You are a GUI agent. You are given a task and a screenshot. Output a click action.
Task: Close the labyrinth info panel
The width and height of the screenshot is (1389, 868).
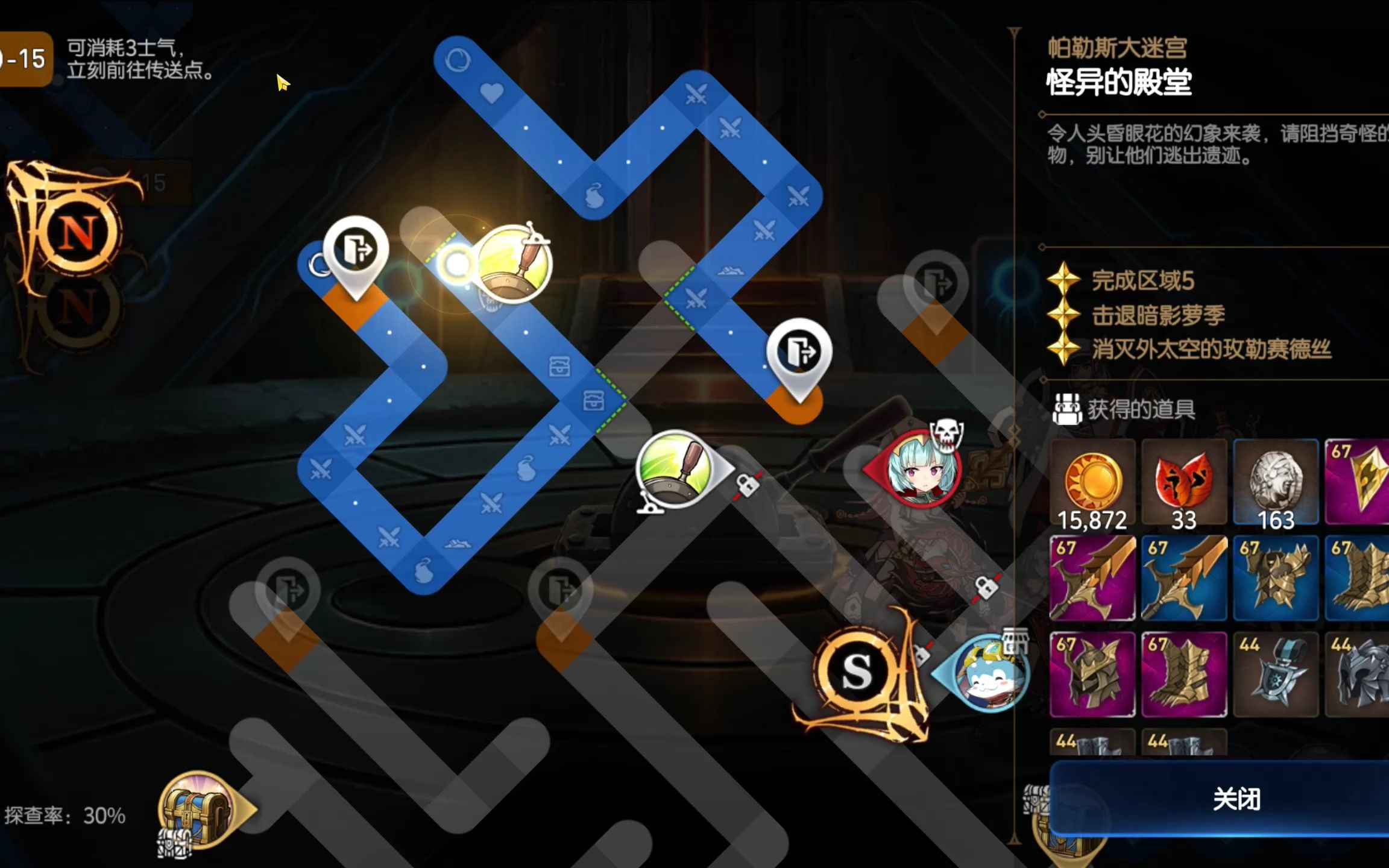(1236, 799)
